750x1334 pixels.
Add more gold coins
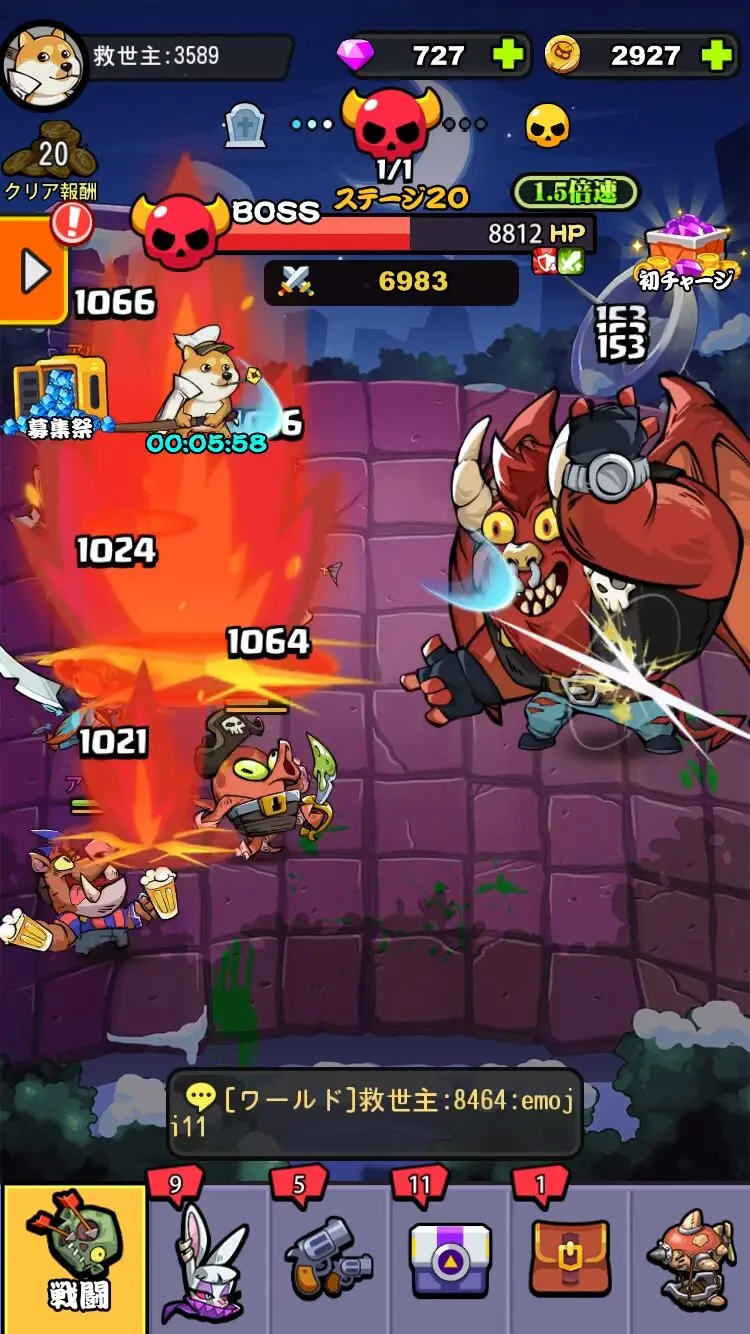coord(717,55)
